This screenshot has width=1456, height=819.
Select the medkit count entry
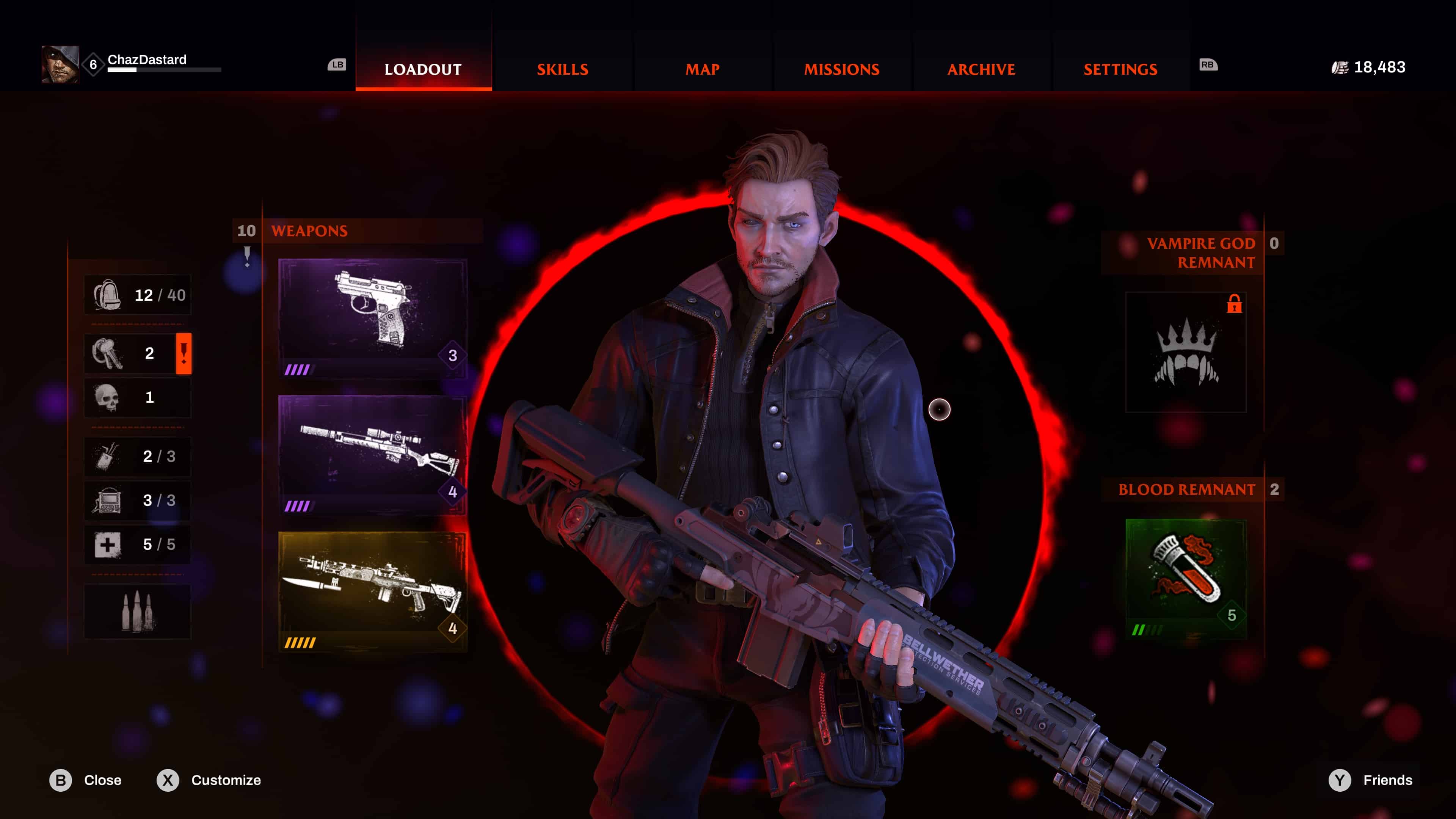click(x=137, y=544)
